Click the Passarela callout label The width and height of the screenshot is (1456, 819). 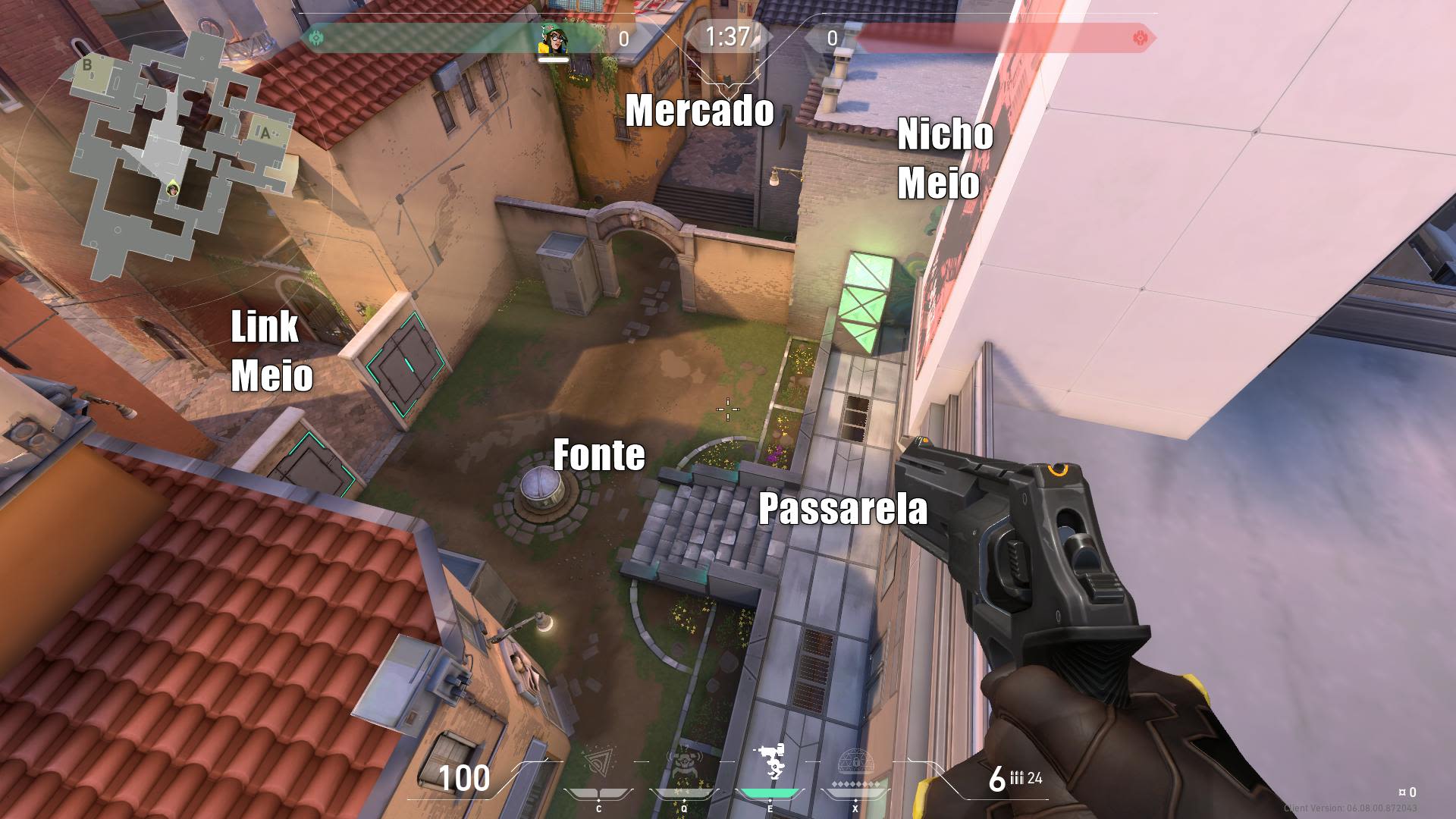tap(844, 510)
